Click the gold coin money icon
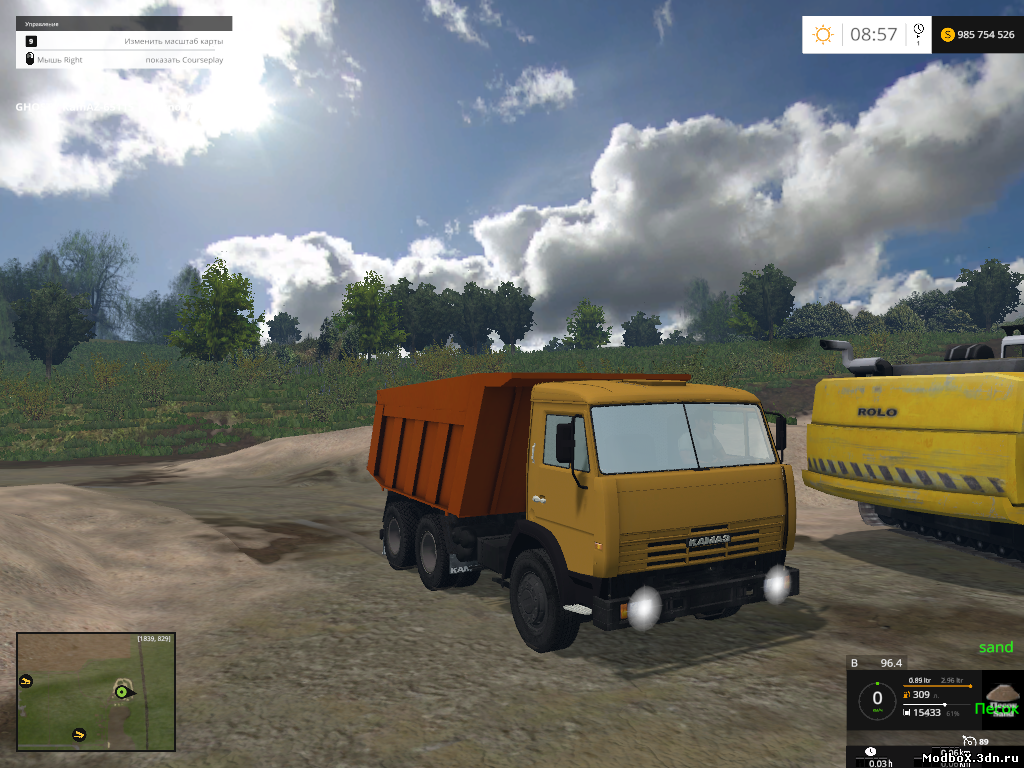The width and height of the screenshot is (1024, 768). 947,35
